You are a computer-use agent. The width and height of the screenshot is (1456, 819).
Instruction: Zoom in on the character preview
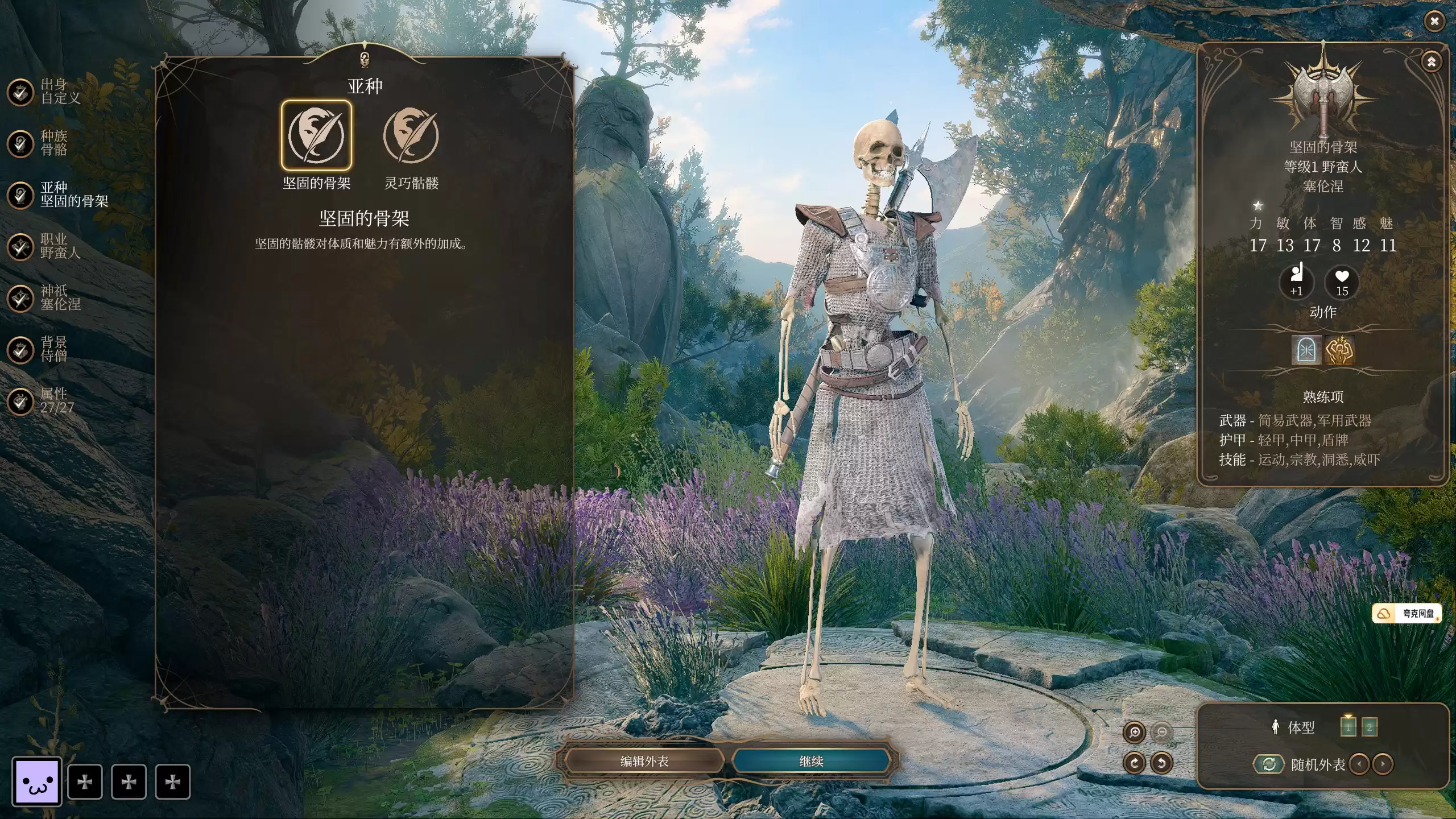(x=1134, y=733)
